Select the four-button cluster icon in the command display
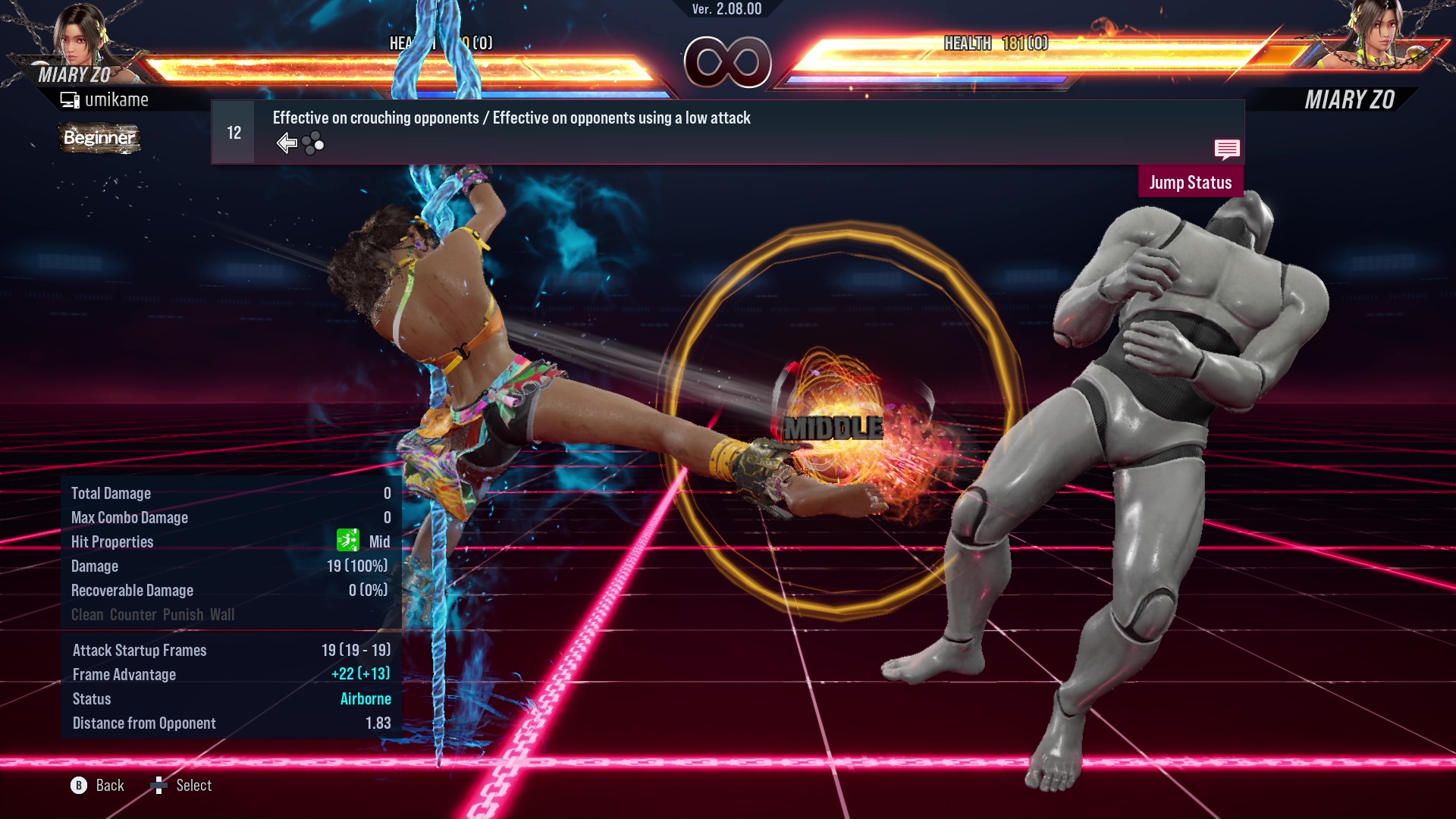 (x=312, y=142)
